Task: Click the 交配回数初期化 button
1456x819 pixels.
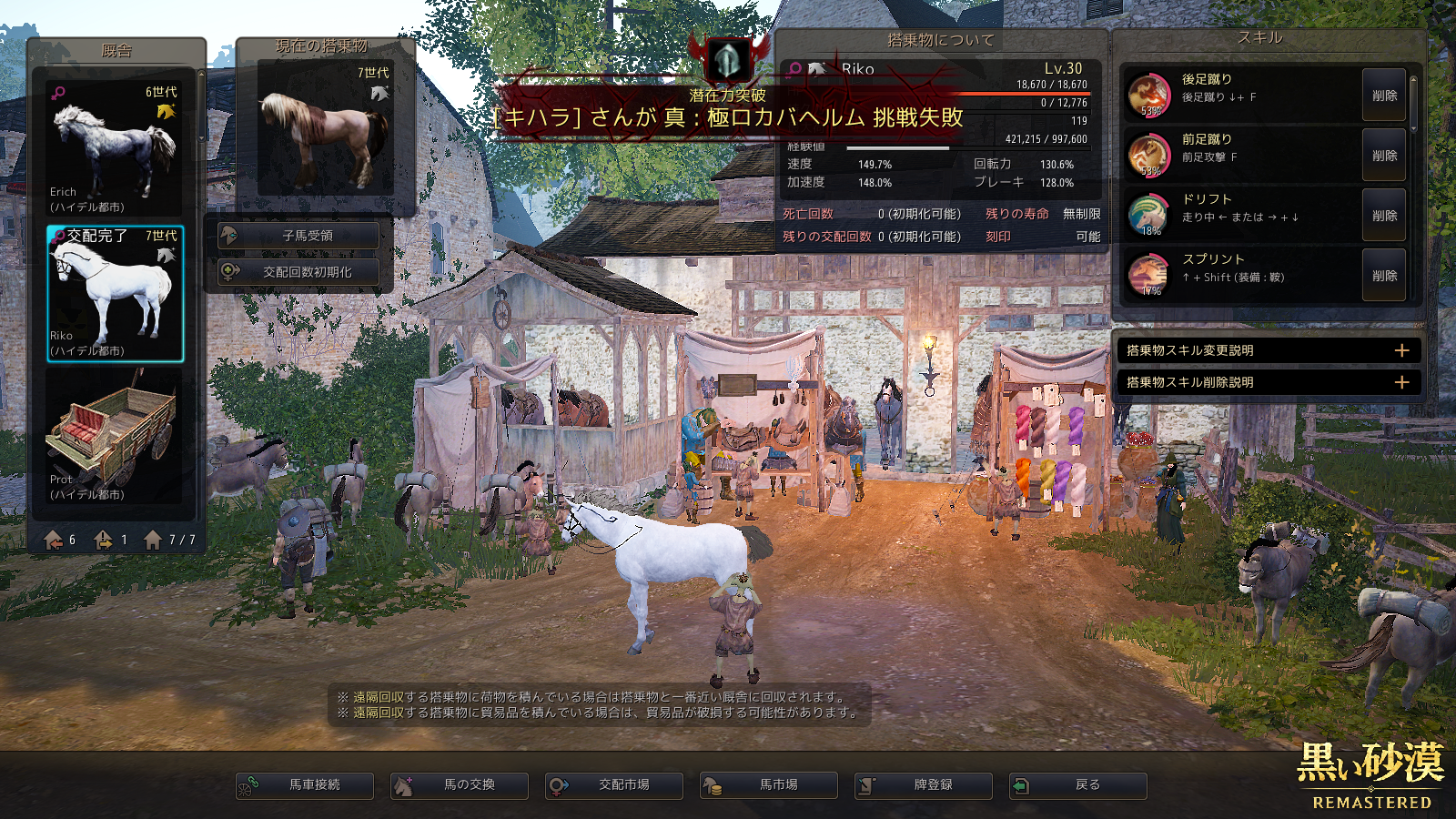Action: (299, 272)
